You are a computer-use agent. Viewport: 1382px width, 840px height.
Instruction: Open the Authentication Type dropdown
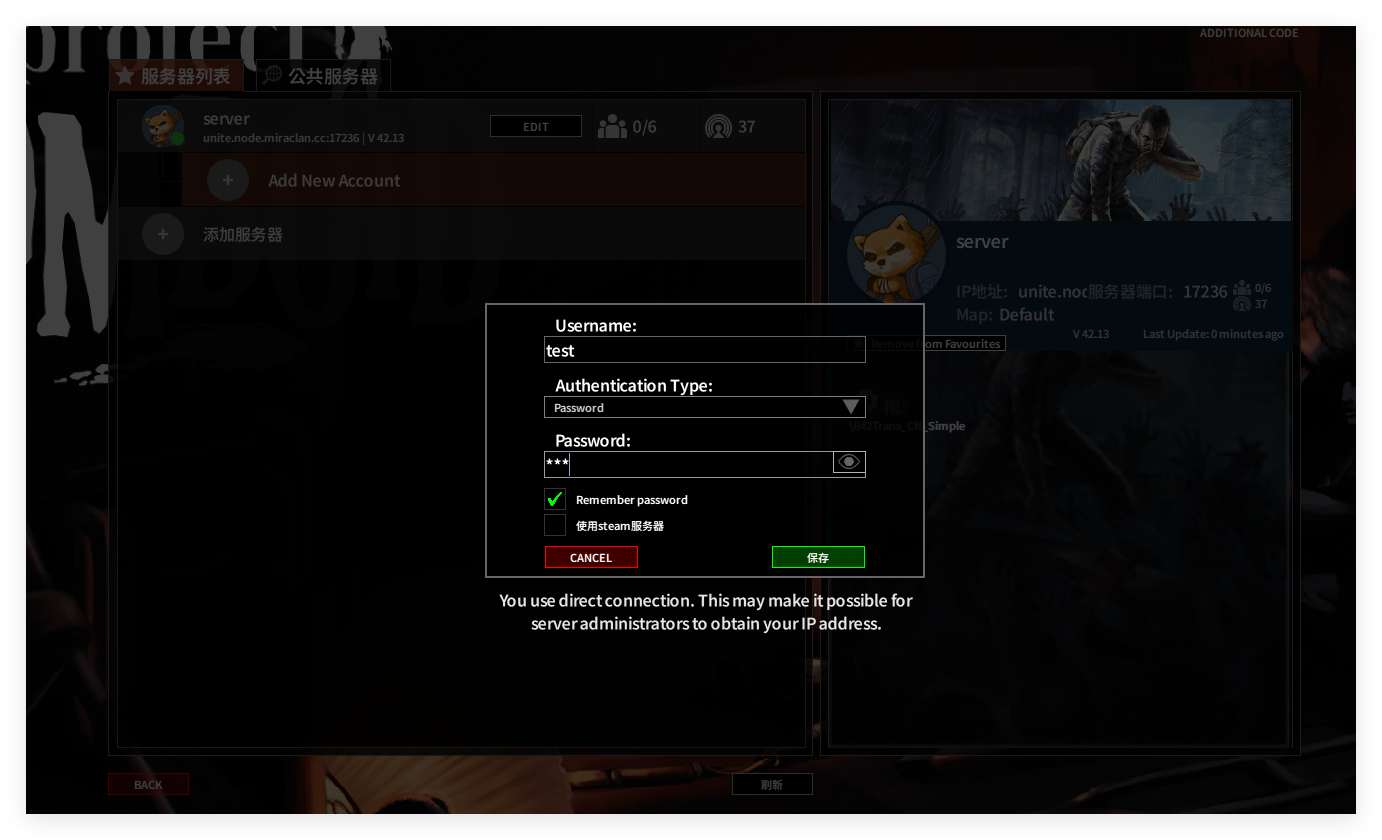click(704, 407)
